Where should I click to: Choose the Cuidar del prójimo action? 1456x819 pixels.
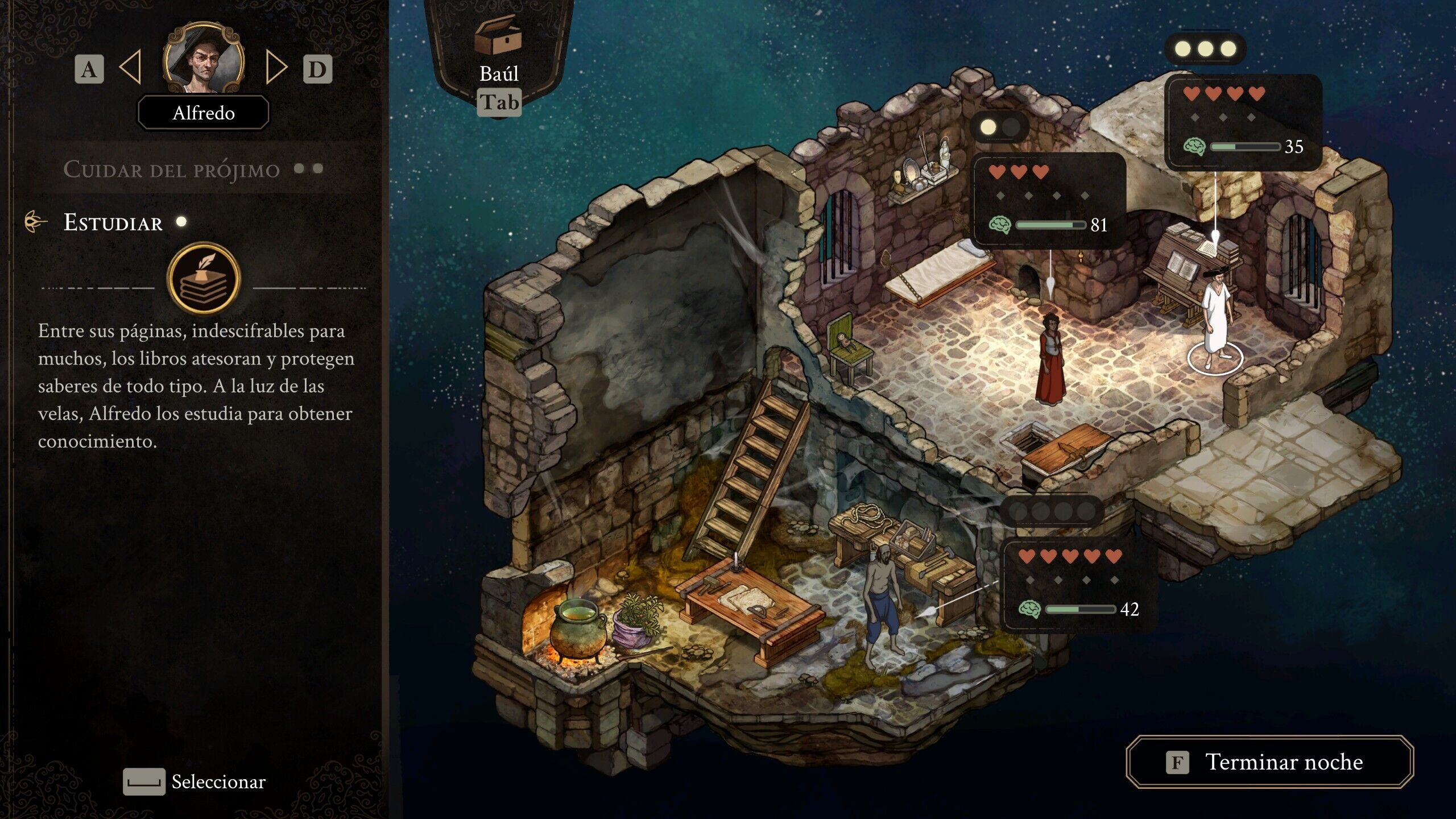point(172,169)
